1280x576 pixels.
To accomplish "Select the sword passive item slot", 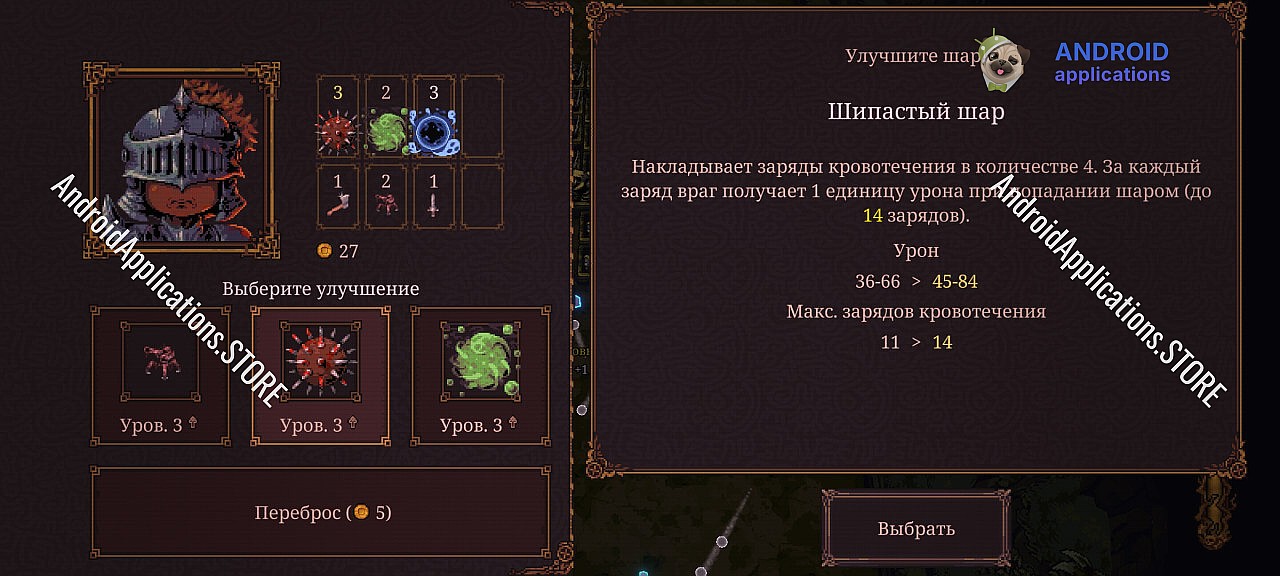I will (x=434, y=198).
